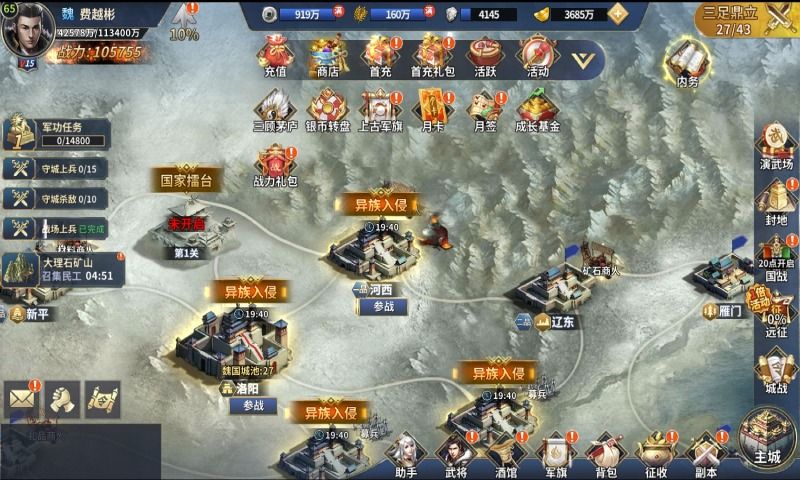Viewport: 800px width, 480px height.
Task: Open the 商店 shop
Action: [x=327, y=55]
